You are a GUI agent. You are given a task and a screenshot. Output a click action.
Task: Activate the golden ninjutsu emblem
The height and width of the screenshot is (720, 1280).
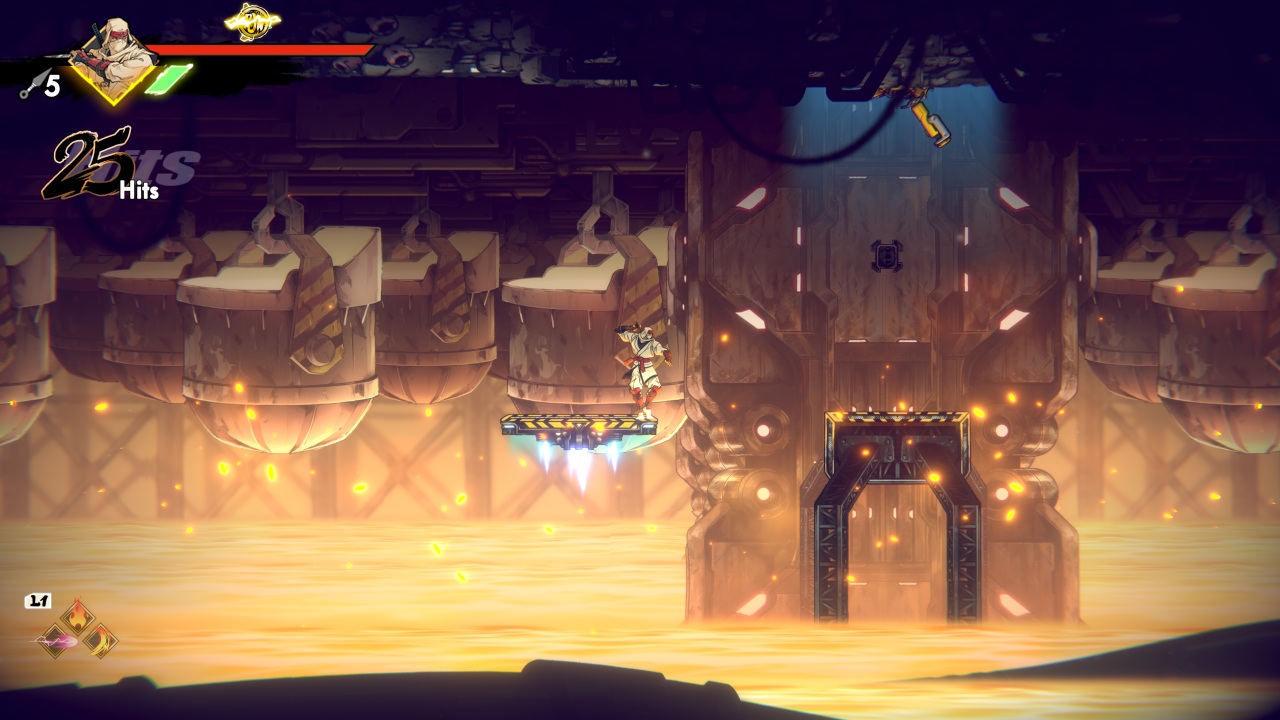(251, 19)
